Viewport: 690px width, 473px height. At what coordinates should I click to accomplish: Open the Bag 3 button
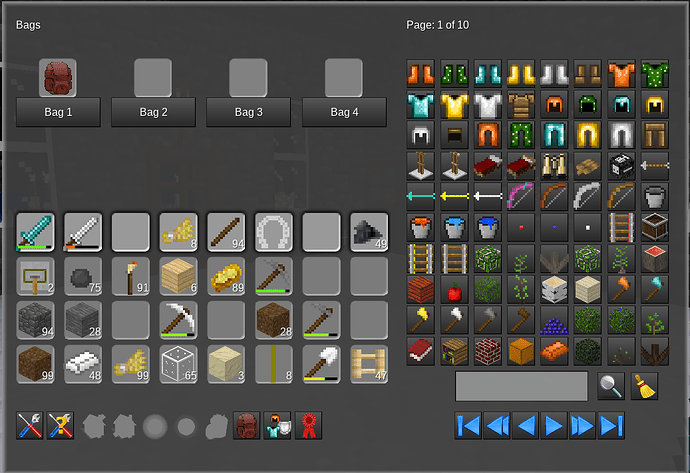(248, 113)
